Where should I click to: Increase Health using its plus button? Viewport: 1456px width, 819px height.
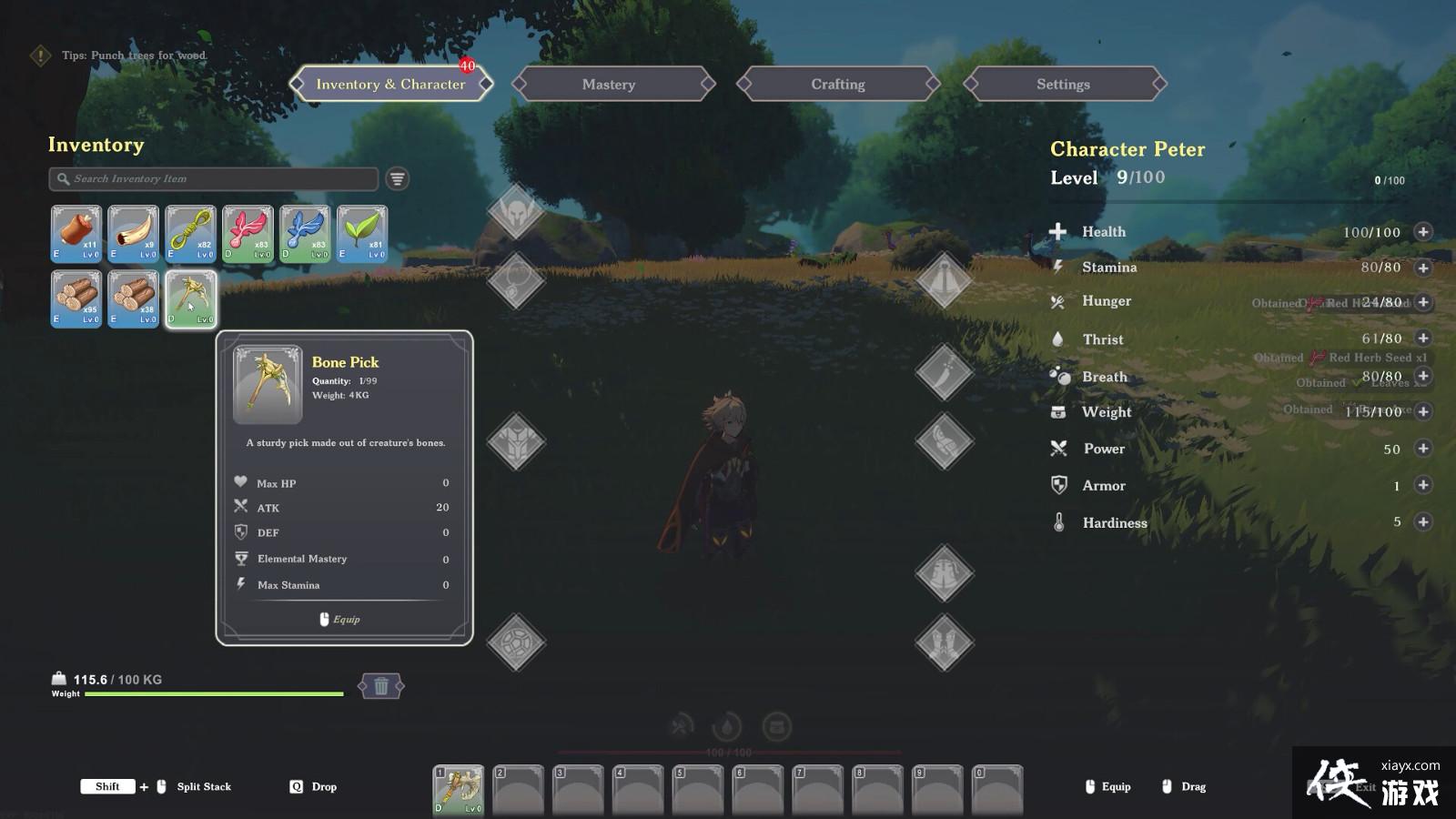pyautogui.click(x=1422, y=232)
